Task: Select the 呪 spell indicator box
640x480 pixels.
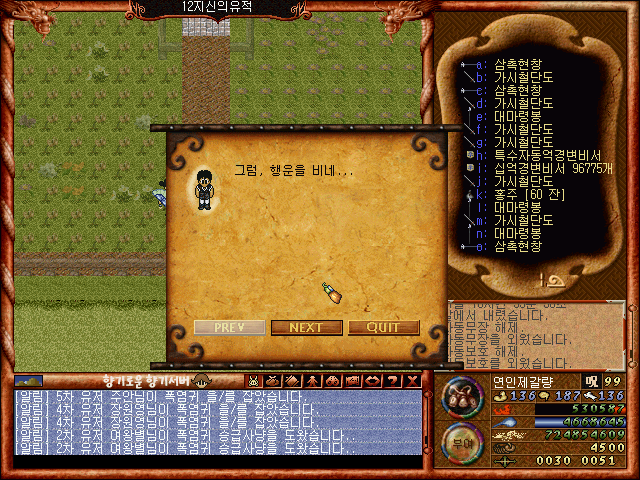Action: 589,381
